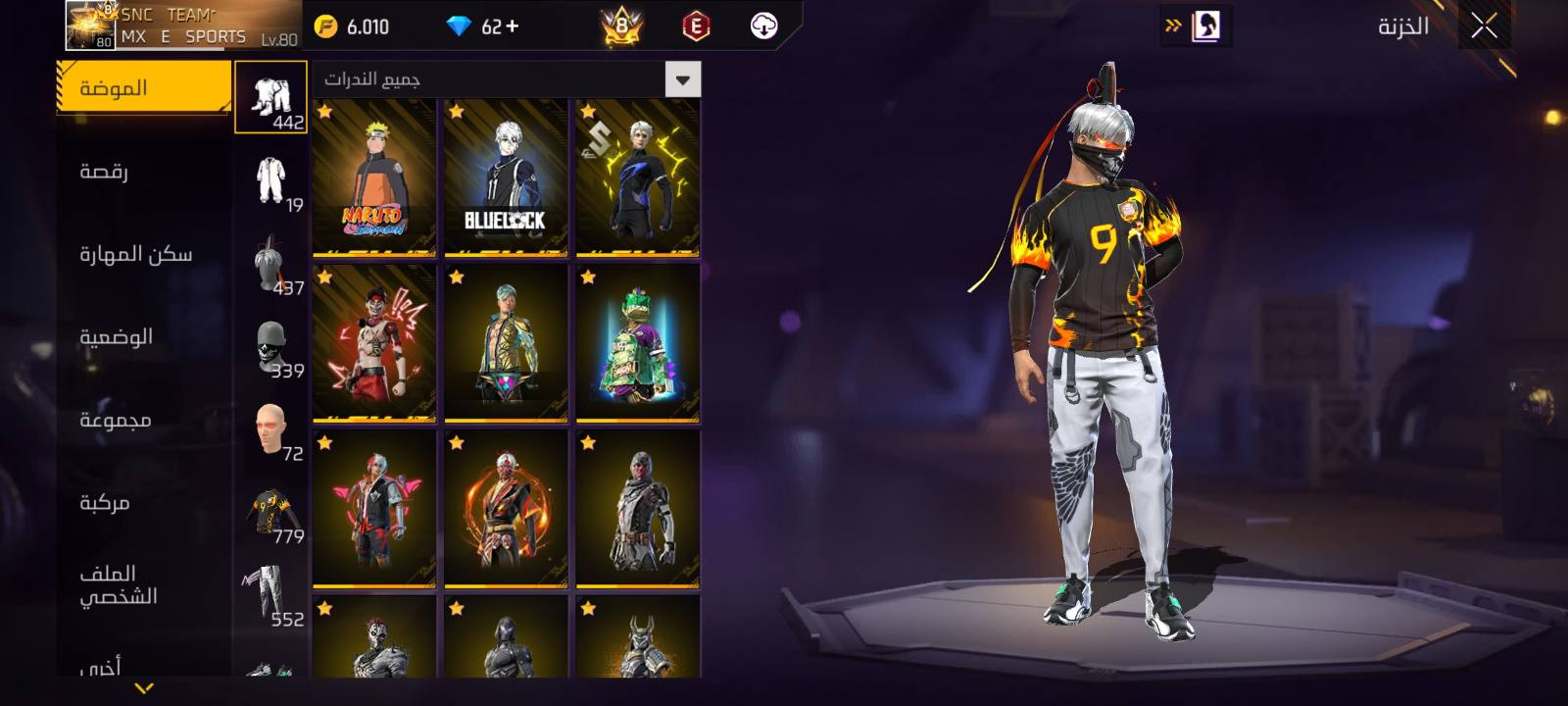1568x706 pixels.
Task: Open the pants category with 552 items
Action: pyautogui.click(x=271, y=596)
